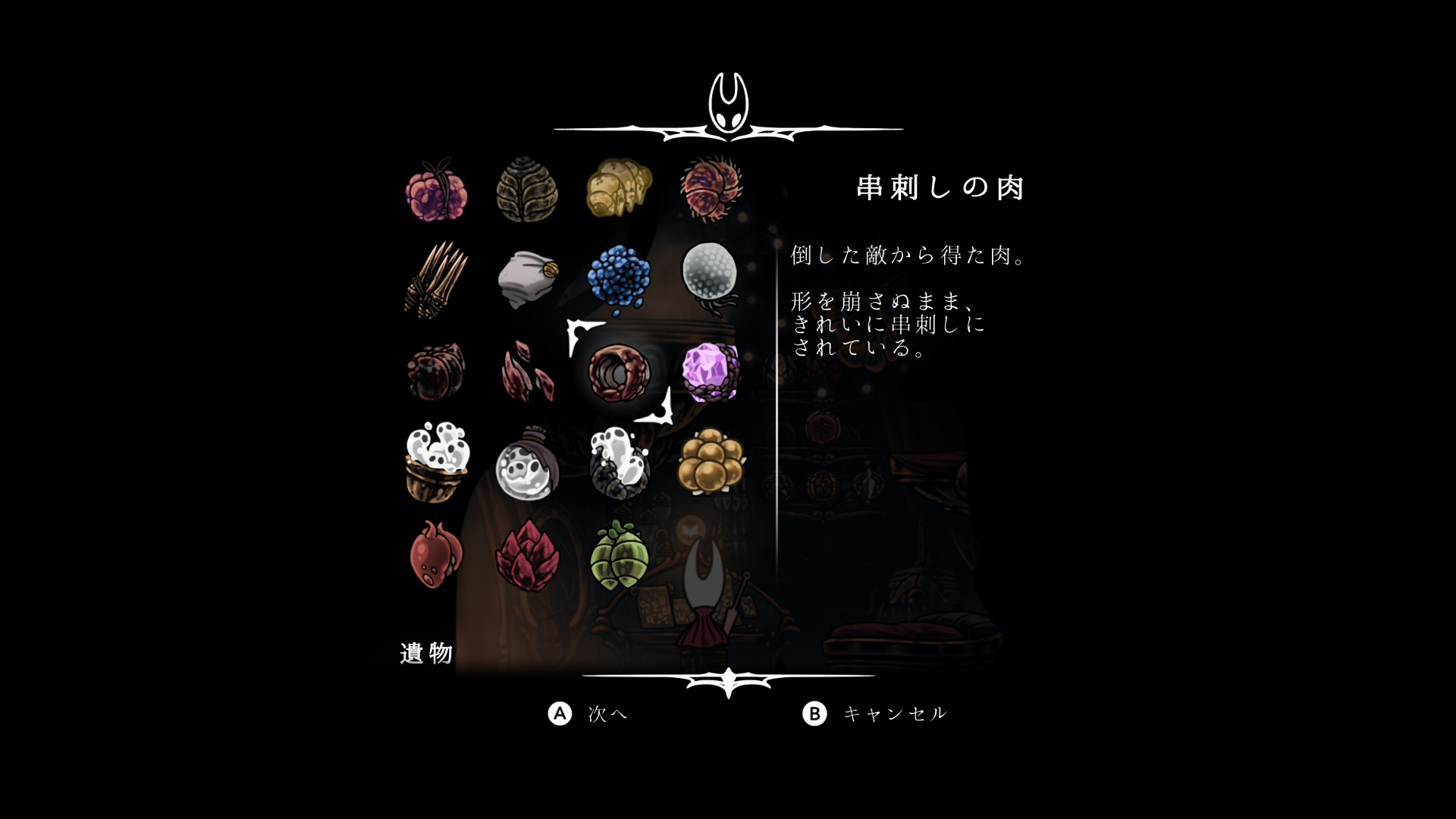Select the purple crystal item
This screenshot has width=1456, height=819.
[711, 372]
